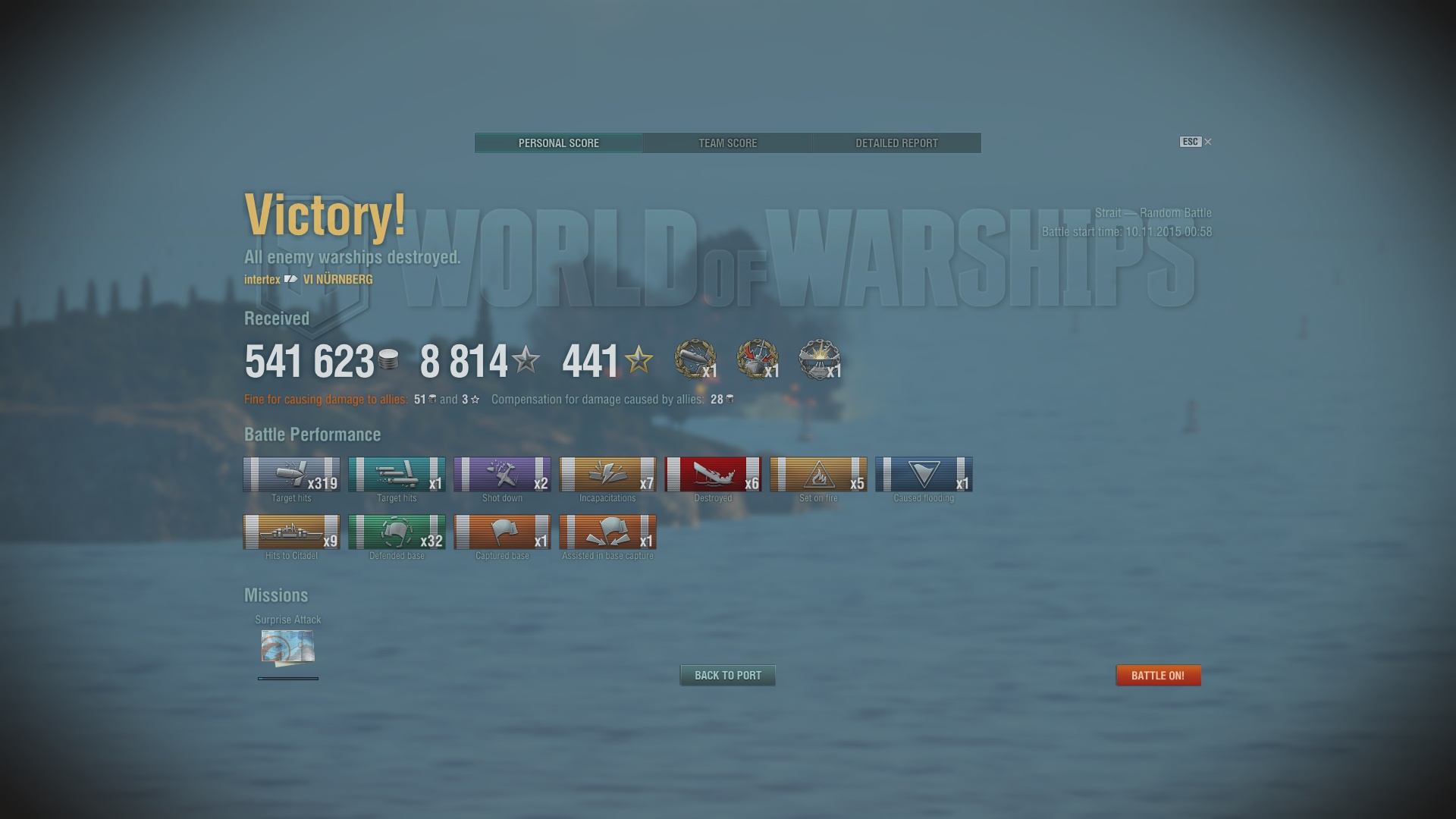
Task: Start another match with Battle On!
Action: [1158, 675]
